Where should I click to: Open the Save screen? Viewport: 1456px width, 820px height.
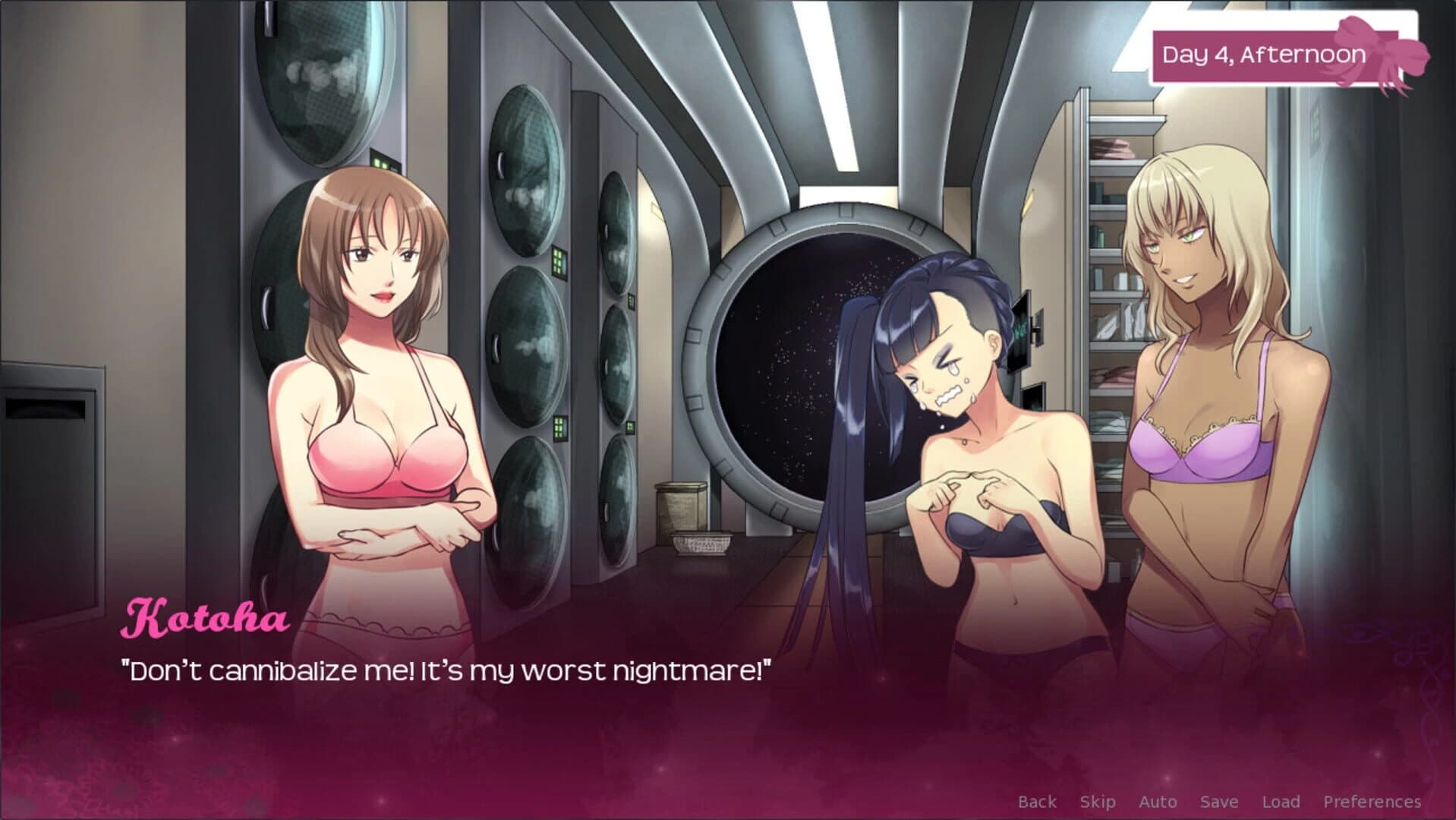[1218, 801]
